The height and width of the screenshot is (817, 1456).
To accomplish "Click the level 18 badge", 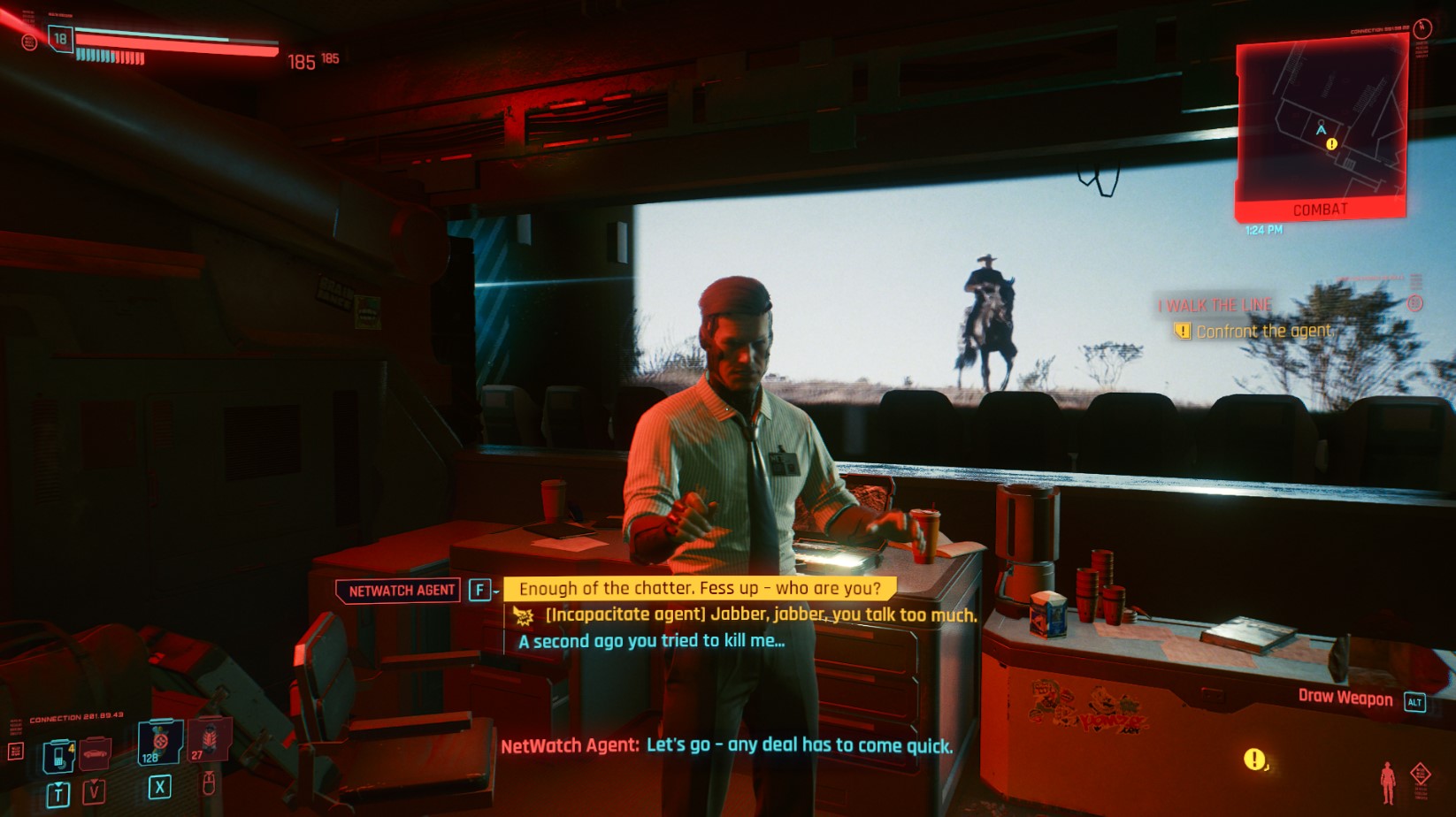I will pos(60,39).
